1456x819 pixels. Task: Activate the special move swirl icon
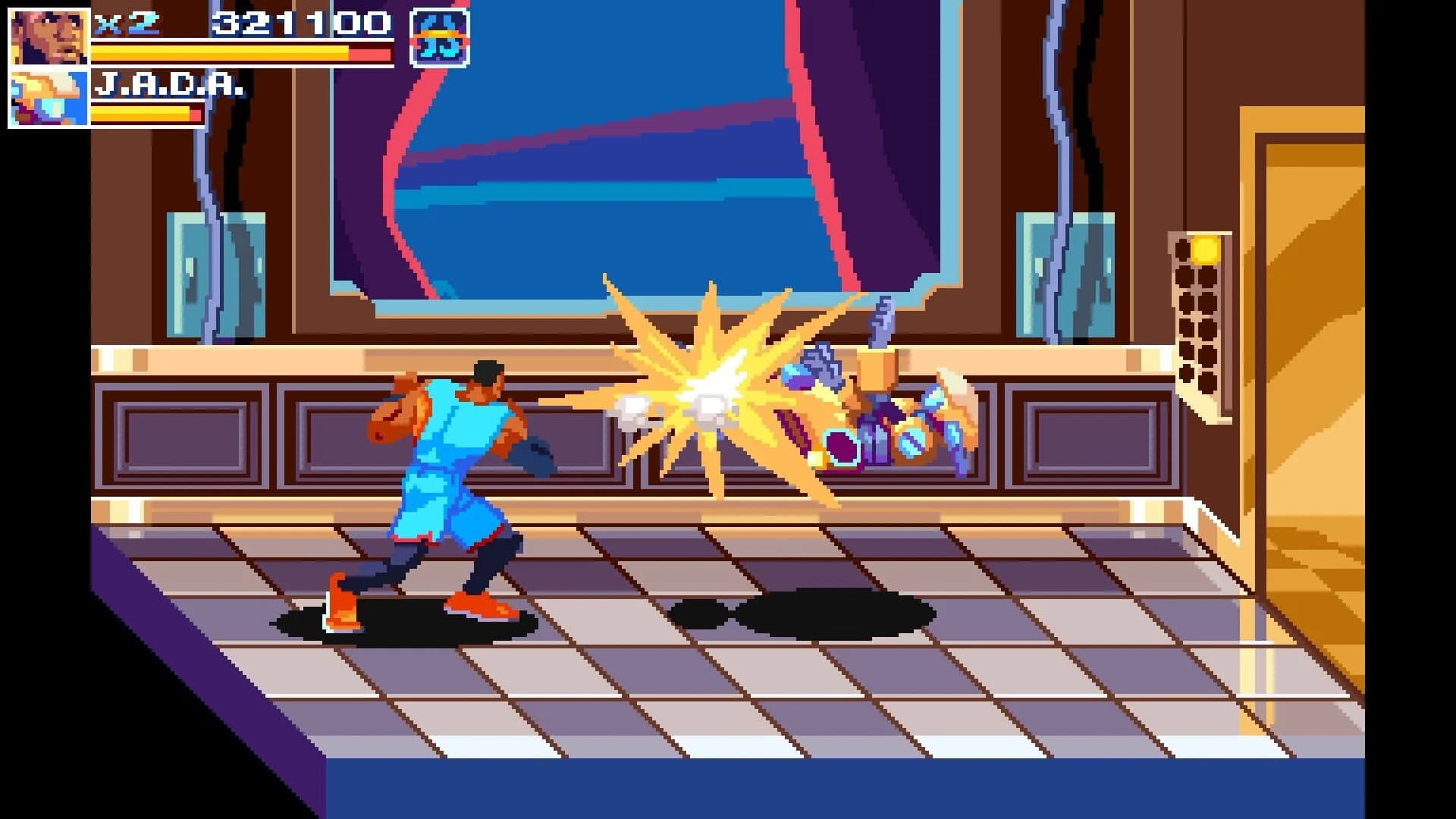point(439,36)
